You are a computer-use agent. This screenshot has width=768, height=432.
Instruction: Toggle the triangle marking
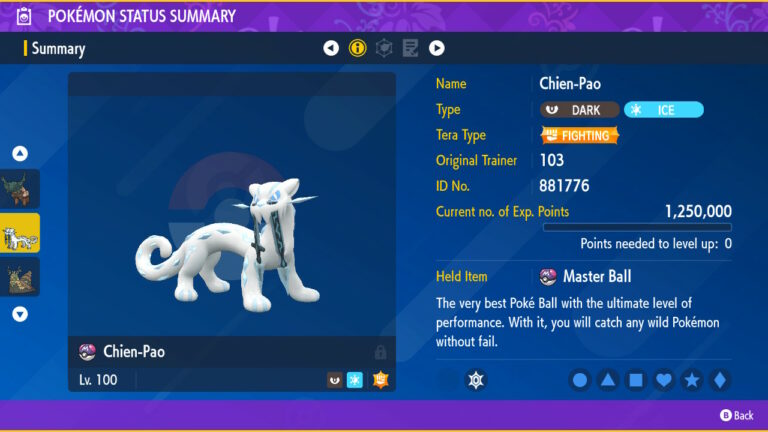point(608,380)
